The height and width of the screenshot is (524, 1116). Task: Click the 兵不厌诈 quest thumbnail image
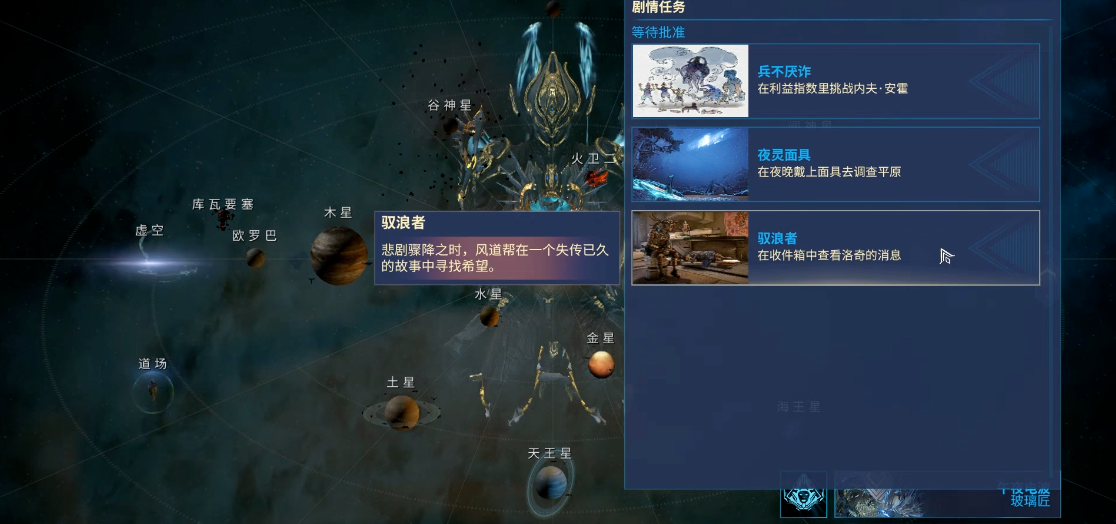690,80
